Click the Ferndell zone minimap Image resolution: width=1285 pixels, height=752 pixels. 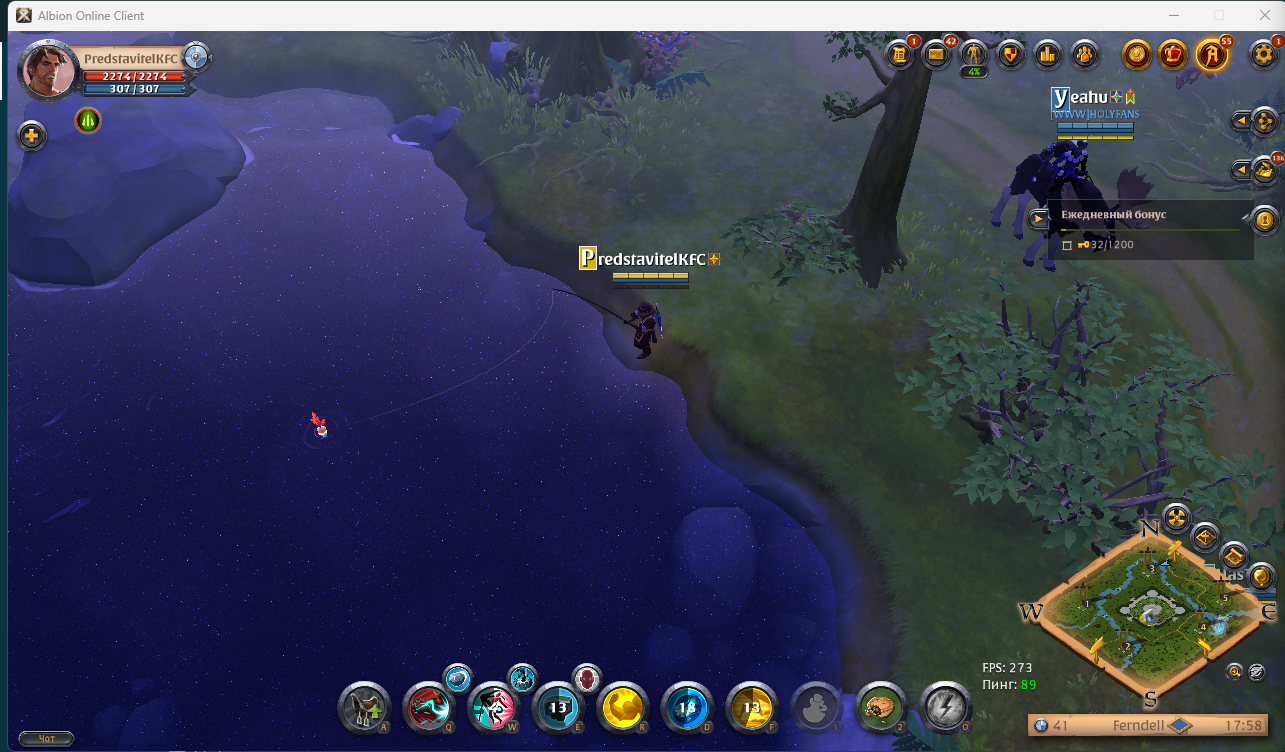tap(1150, 615)
